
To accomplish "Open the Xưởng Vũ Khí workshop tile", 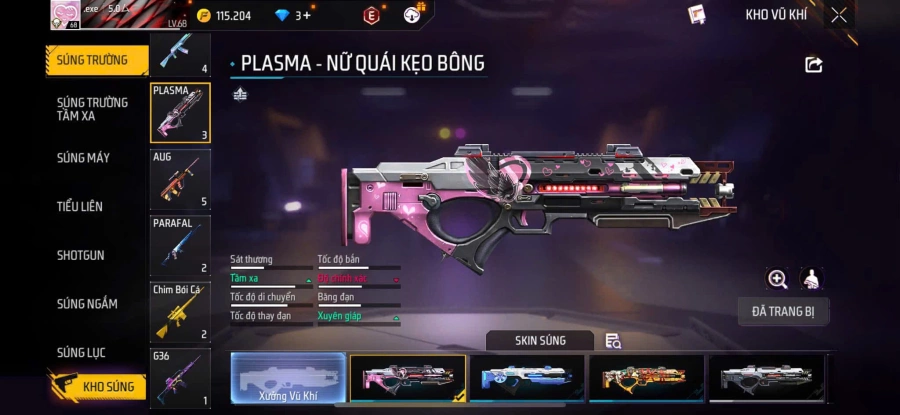I will (288, 380).
